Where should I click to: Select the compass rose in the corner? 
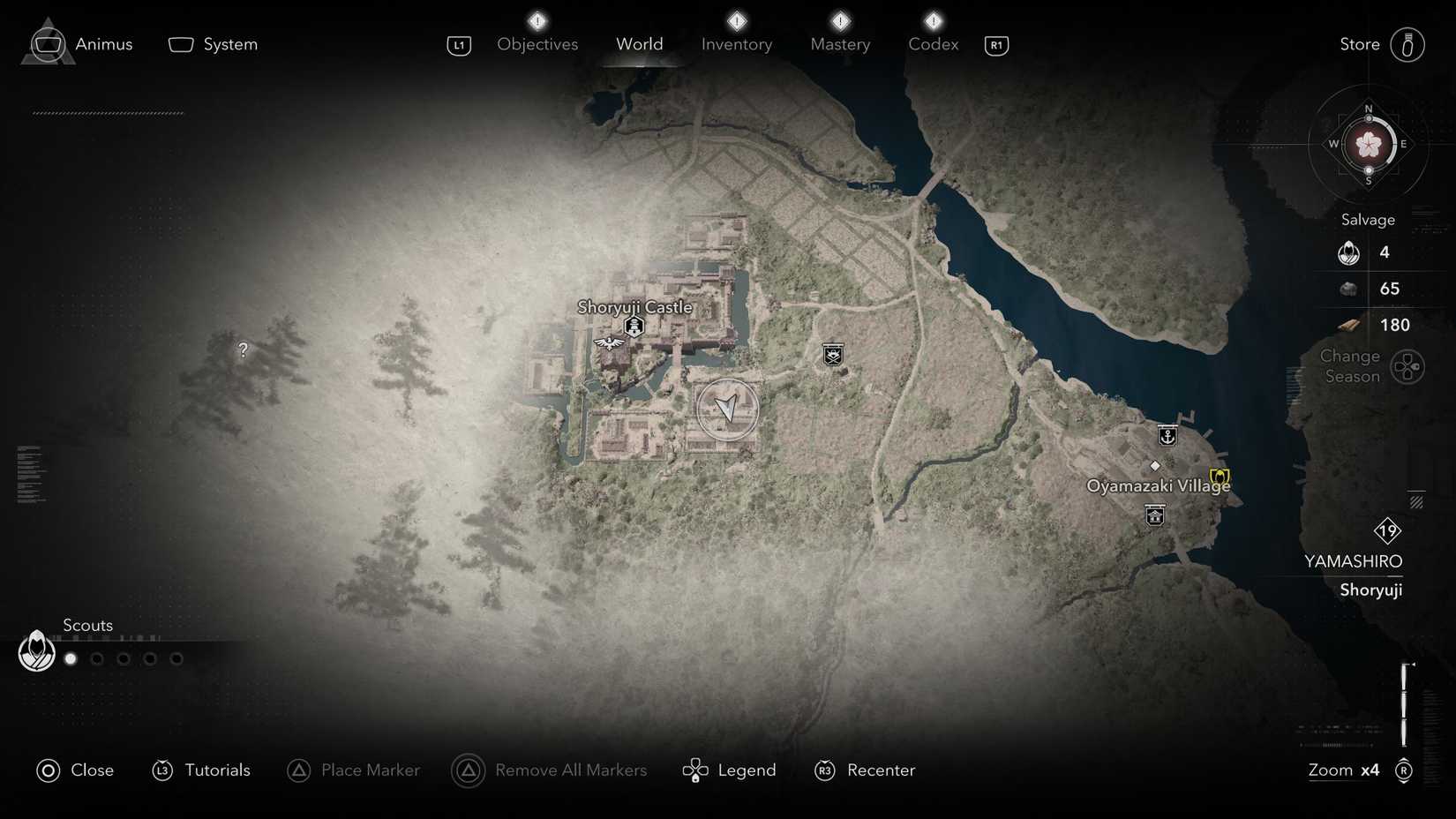click(x=1369, y=144)
